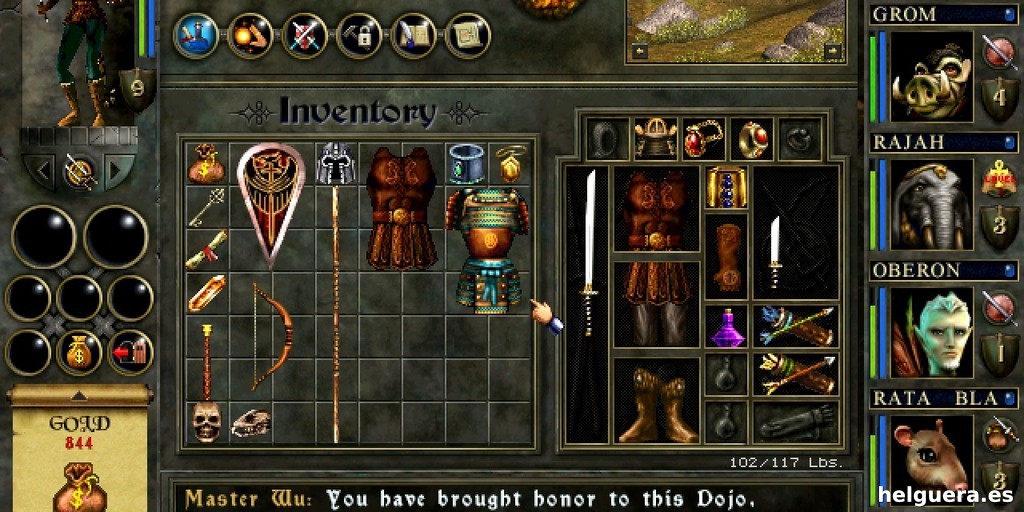Pick up the human skull item
Image resolution: width=1024 pixels, height=512 pixels.
[x=205, y=421]
